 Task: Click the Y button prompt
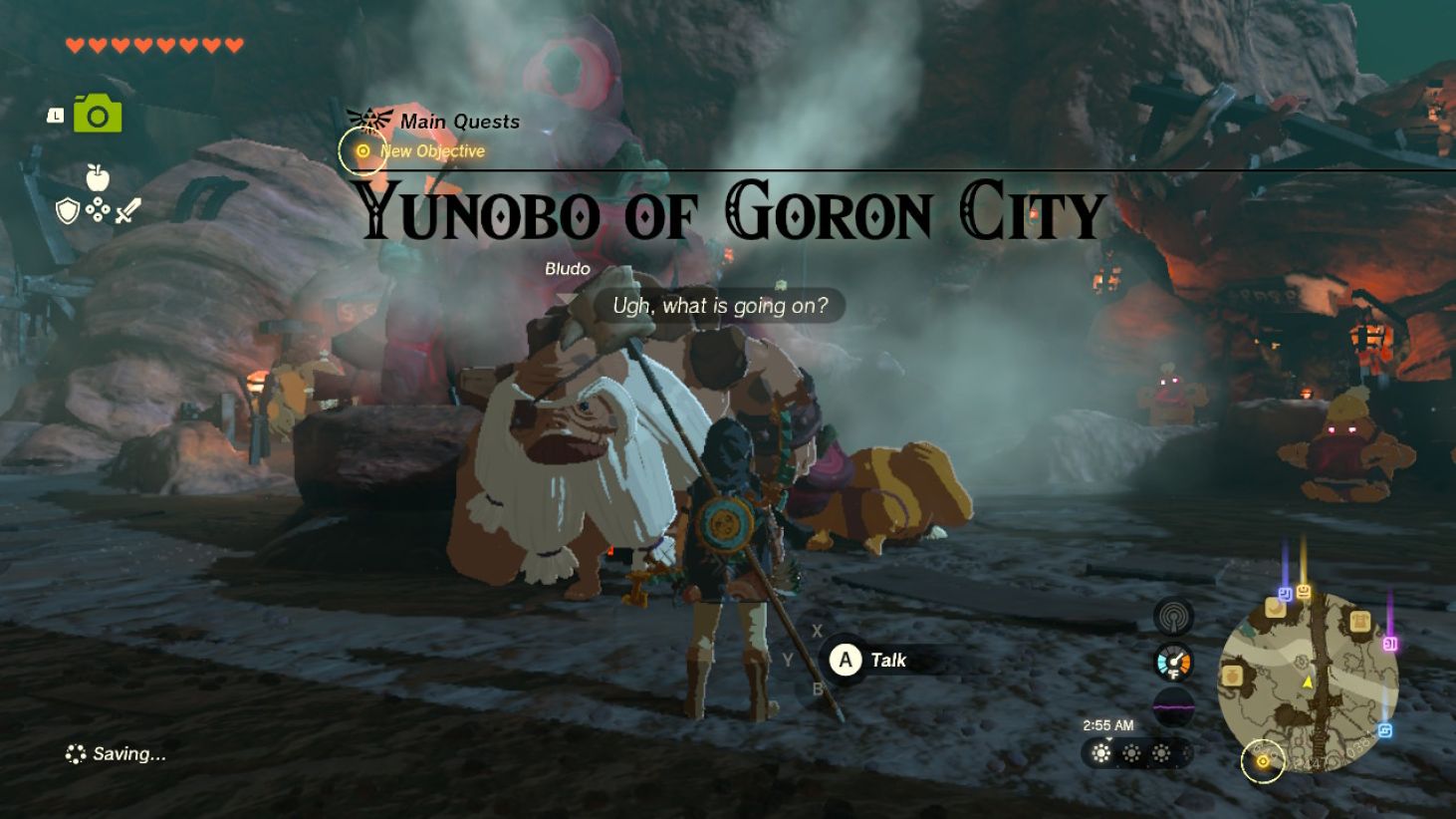coord(790,660)
